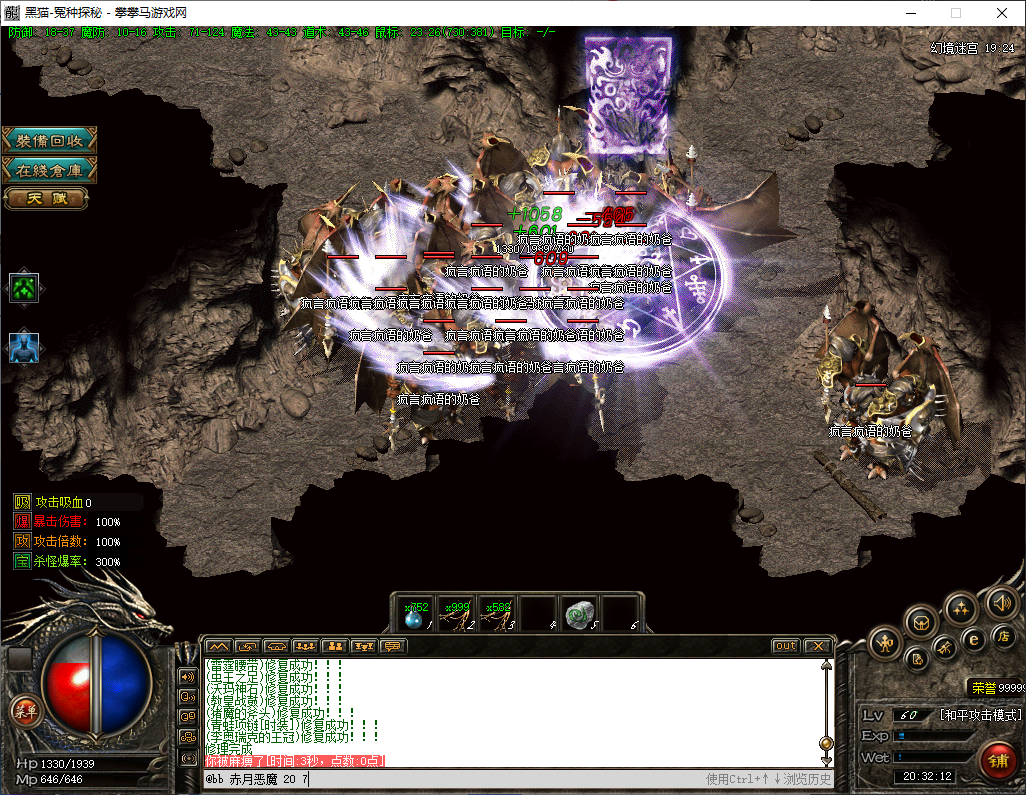Screen dimensions: 1026x795
Task: Open the skills panel with the sparkle icon
Action: [x=961, y=607]
